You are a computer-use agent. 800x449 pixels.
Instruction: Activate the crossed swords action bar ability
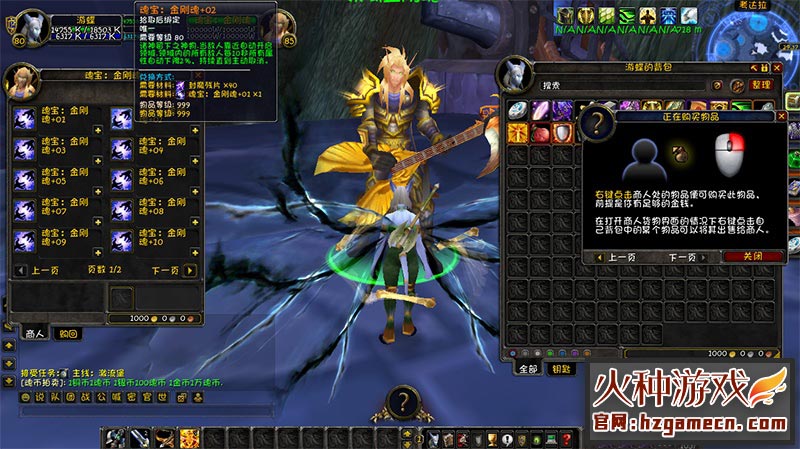(x=115, y=438)
